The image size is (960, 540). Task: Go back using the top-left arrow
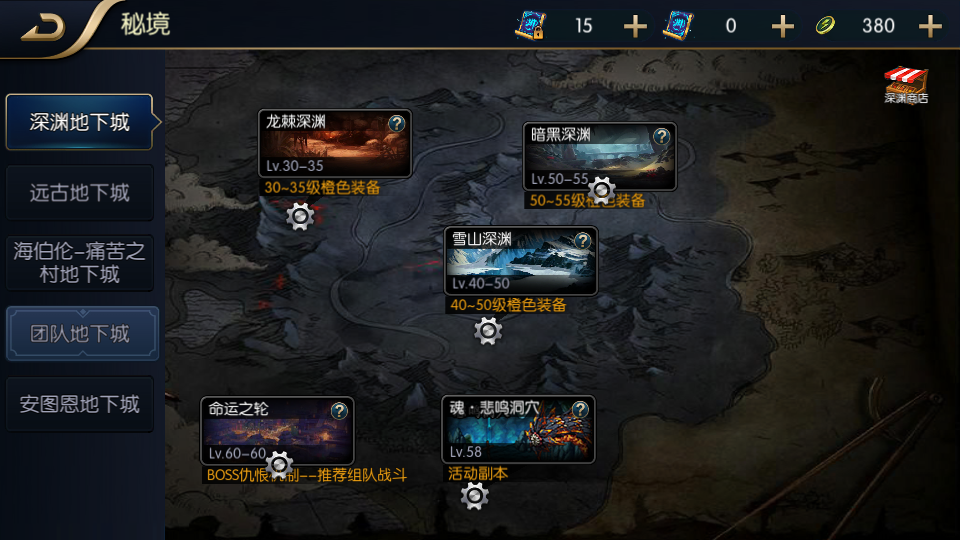(43, 26)
